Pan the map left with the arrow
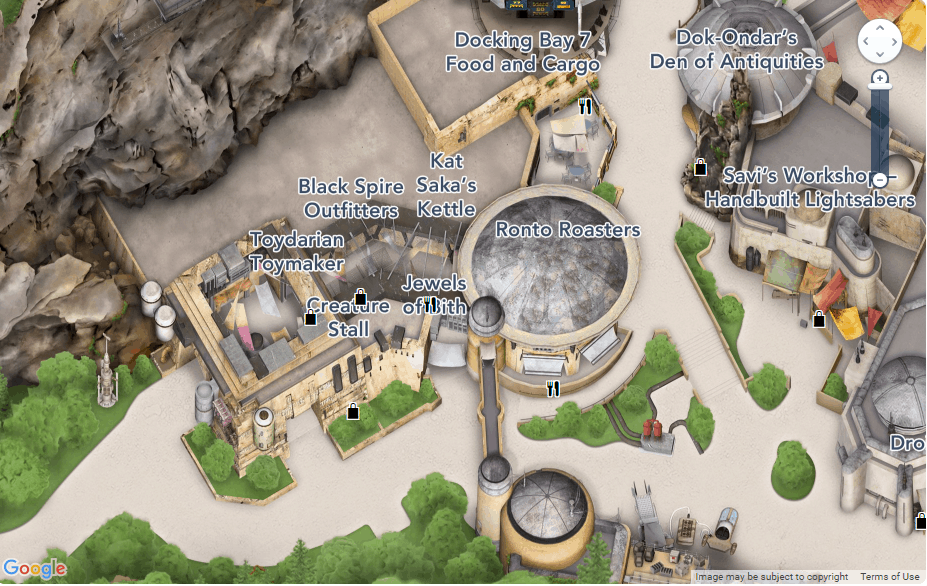This screenshot has width=927, height=586. [867, 41]
